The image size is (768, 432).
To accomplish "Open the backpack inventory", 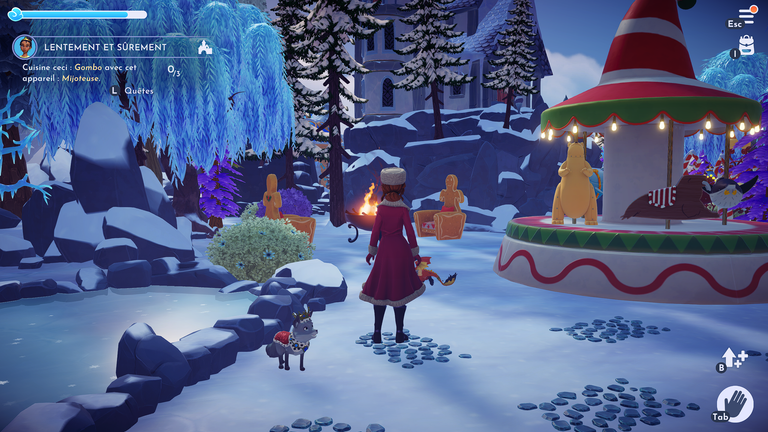I will tap(746, 45).
